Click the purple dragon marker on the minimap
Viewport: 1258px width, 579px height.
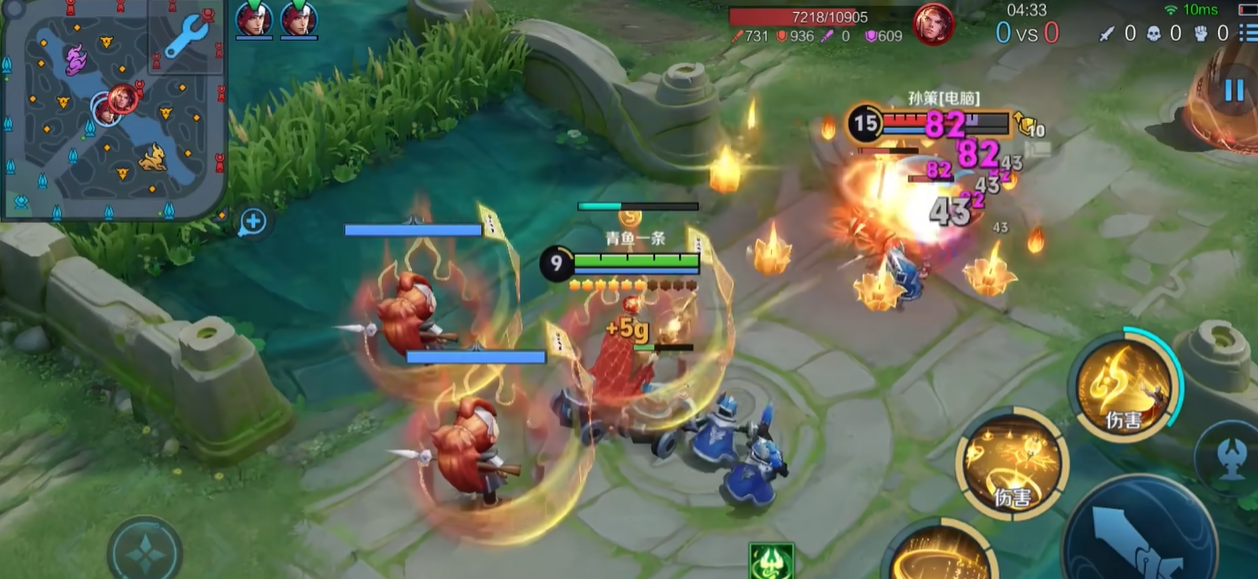tap(76, 62)
